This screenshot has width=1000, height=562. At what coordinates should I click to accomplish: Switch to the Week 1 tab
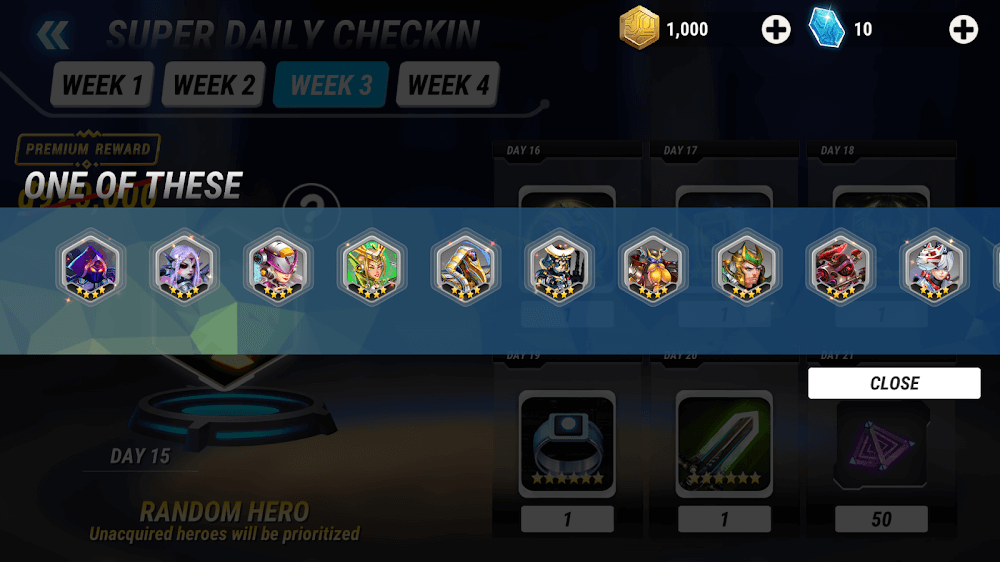[x=101, y=85]
